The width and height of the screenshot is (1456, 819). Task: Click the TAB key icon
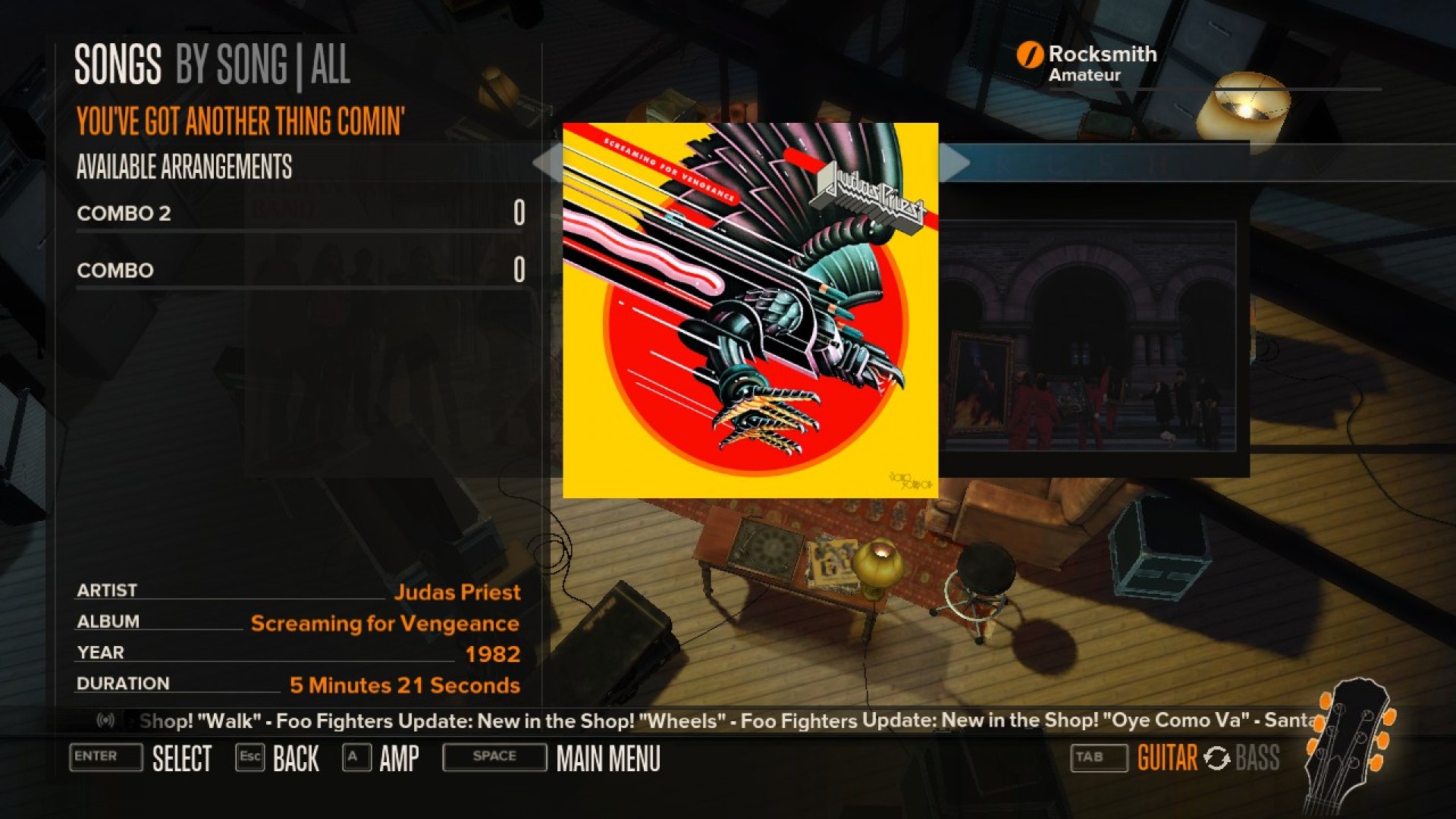(1098, 756)
